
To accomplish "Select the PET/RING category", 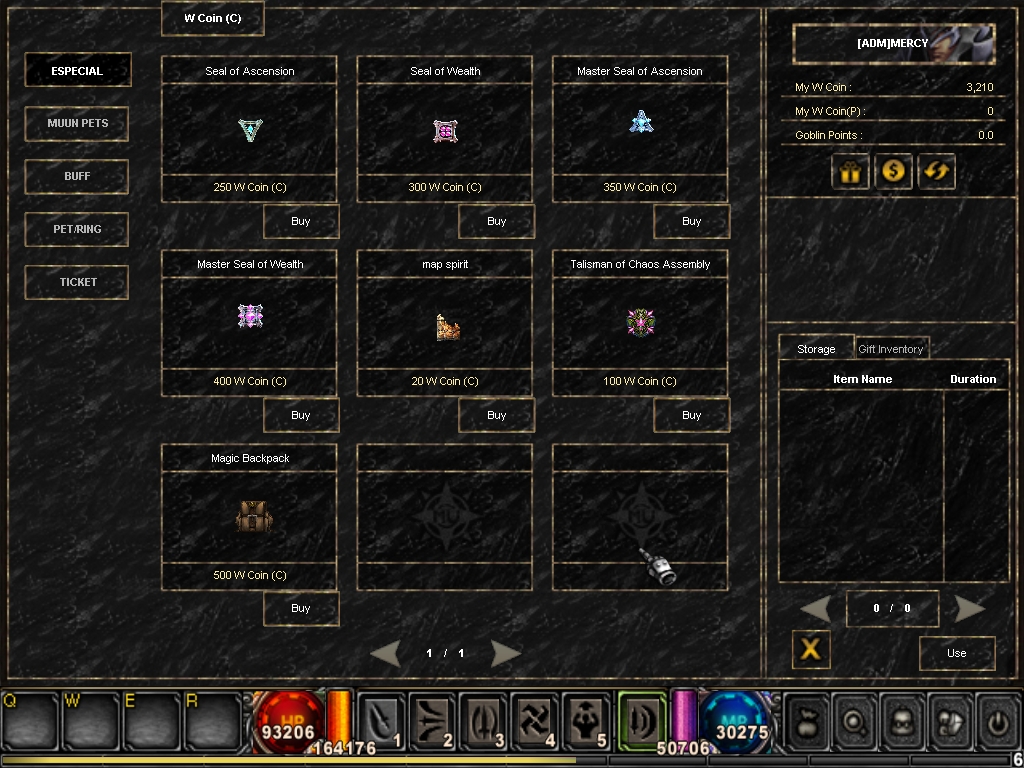I will [x=77, y=229].
